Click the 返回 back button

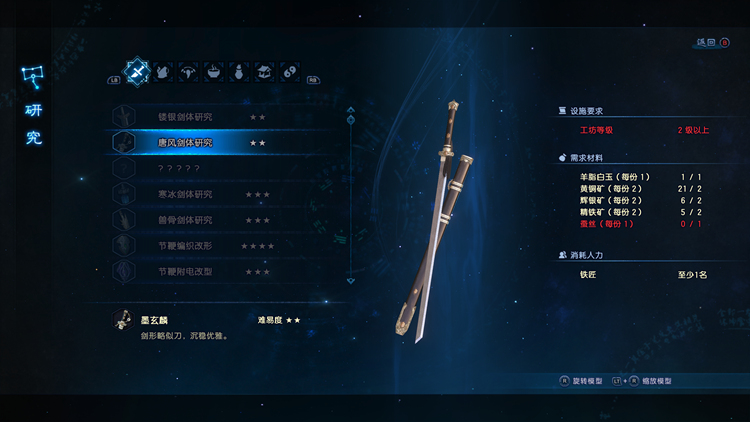pos(711,43)
